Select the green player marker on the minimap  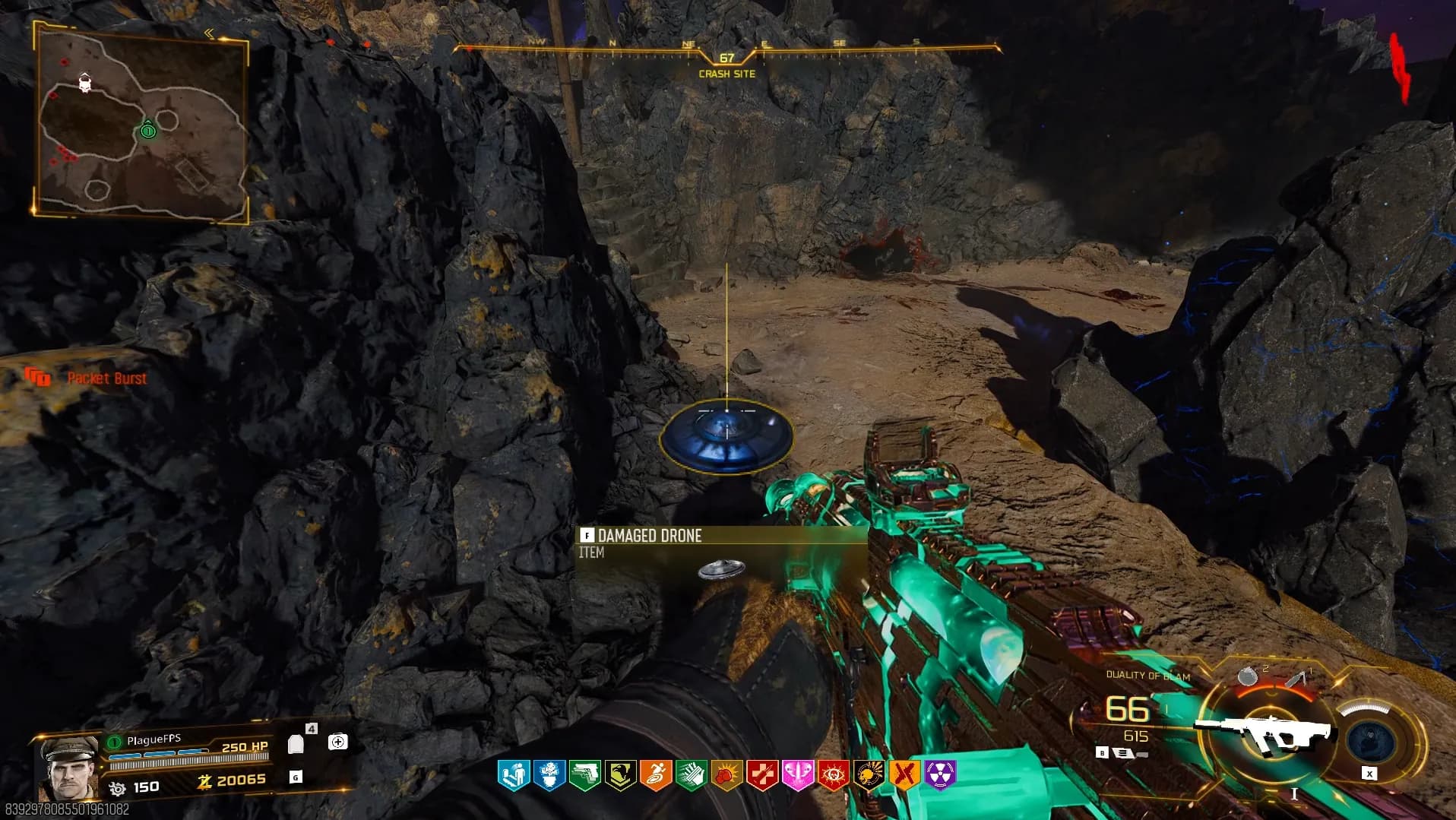click(148, 131)
